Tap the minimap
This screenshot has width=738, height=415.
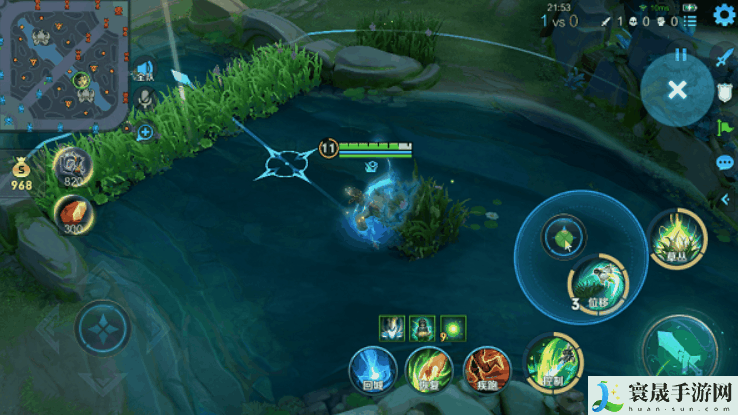[x=65, y=66]
